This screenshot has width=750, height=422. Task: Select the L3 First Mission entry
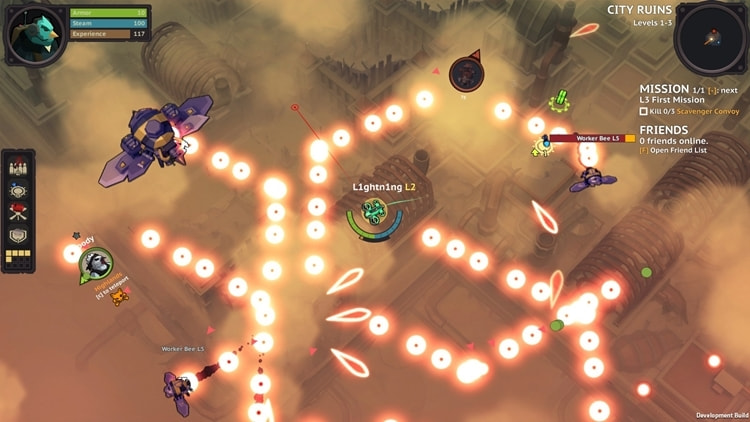point(673,100)
